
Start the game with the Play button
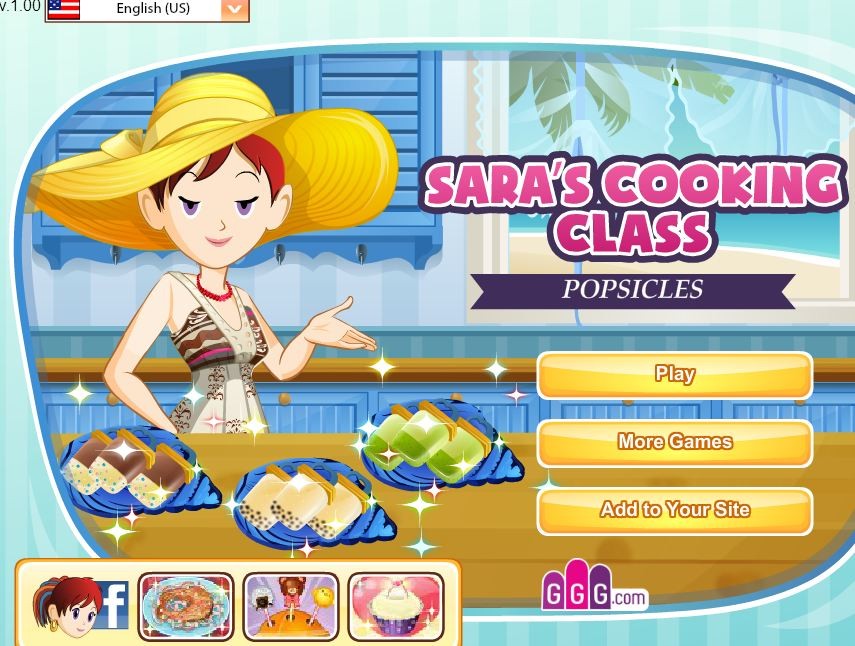pos(675,375)
